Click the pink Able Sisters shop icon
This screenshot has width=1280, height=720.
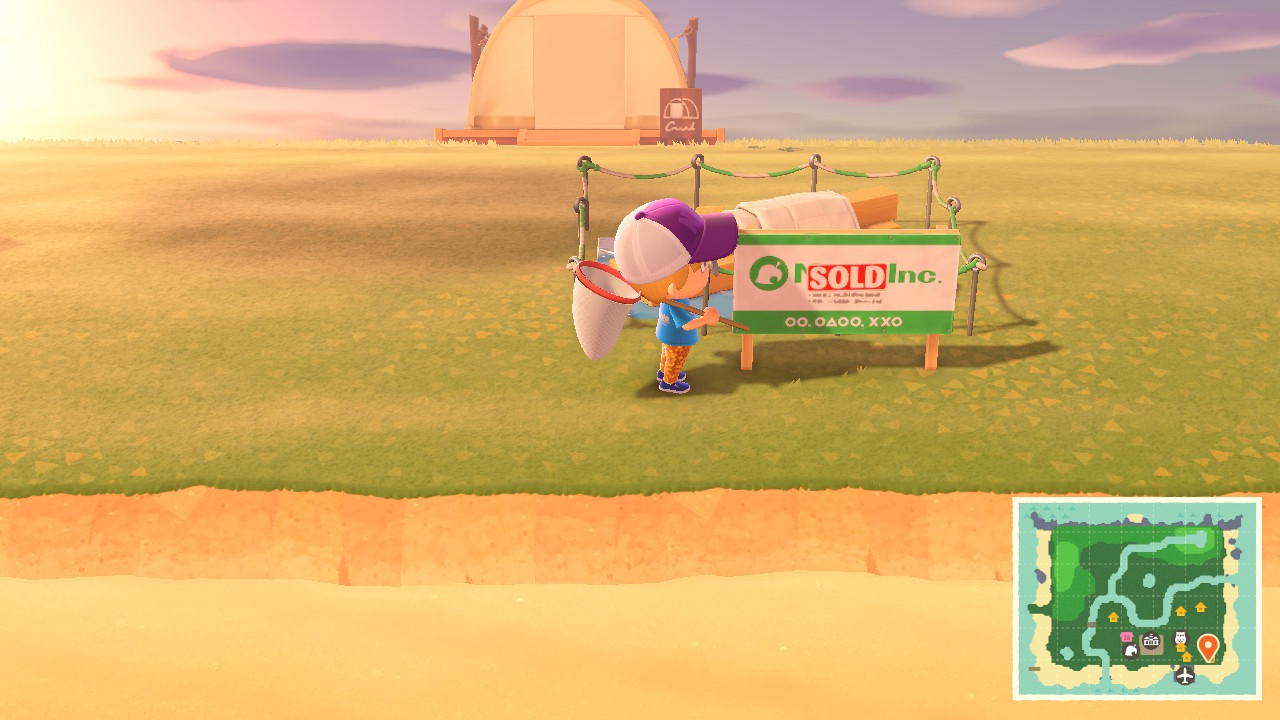[x=1127, y=637]
